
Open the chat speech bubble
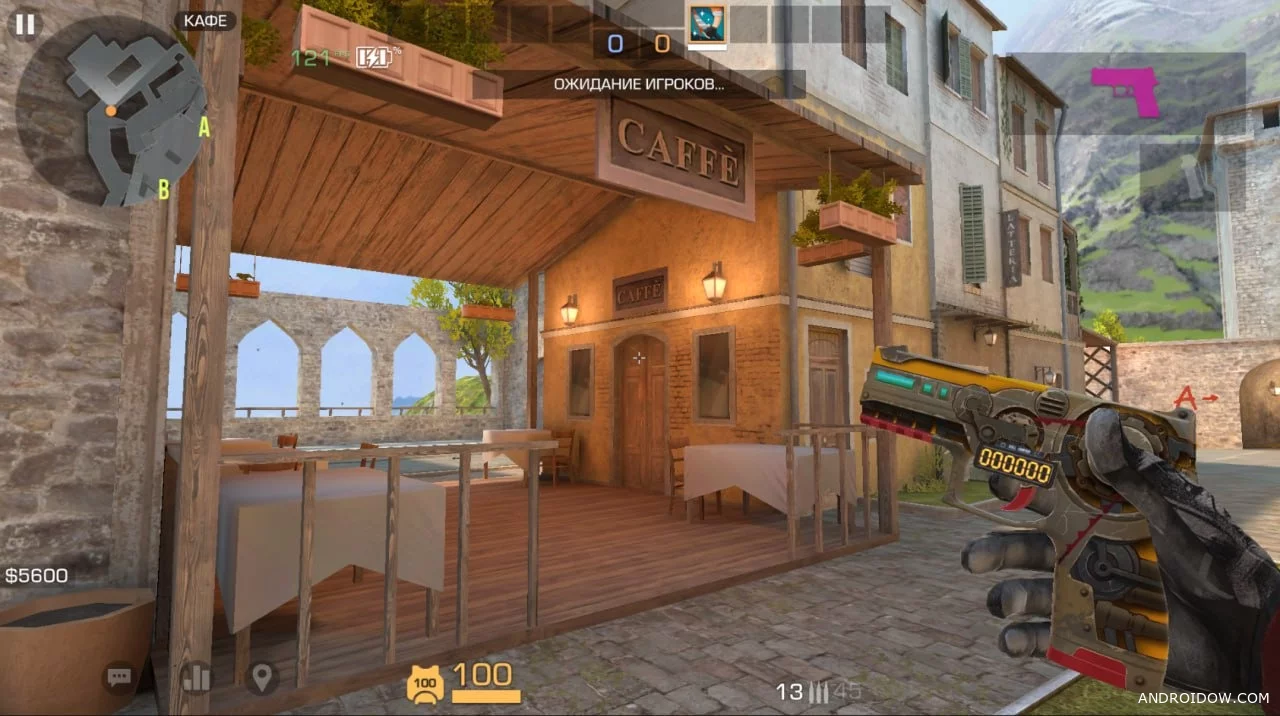(120, 678)
